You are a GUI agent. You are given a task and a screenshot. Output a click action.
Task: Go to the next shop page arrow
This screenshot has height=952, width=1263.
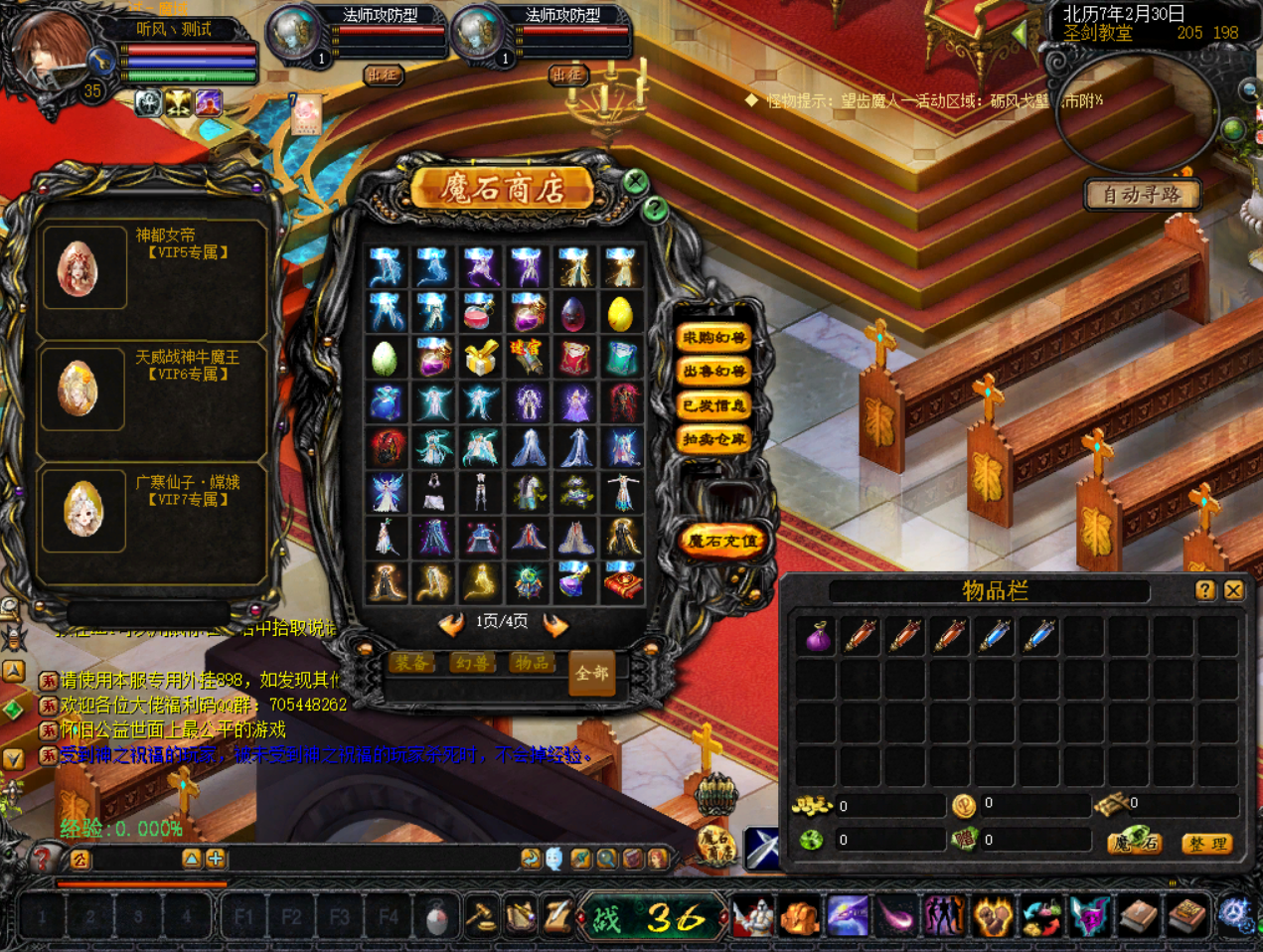click(555, 624)
